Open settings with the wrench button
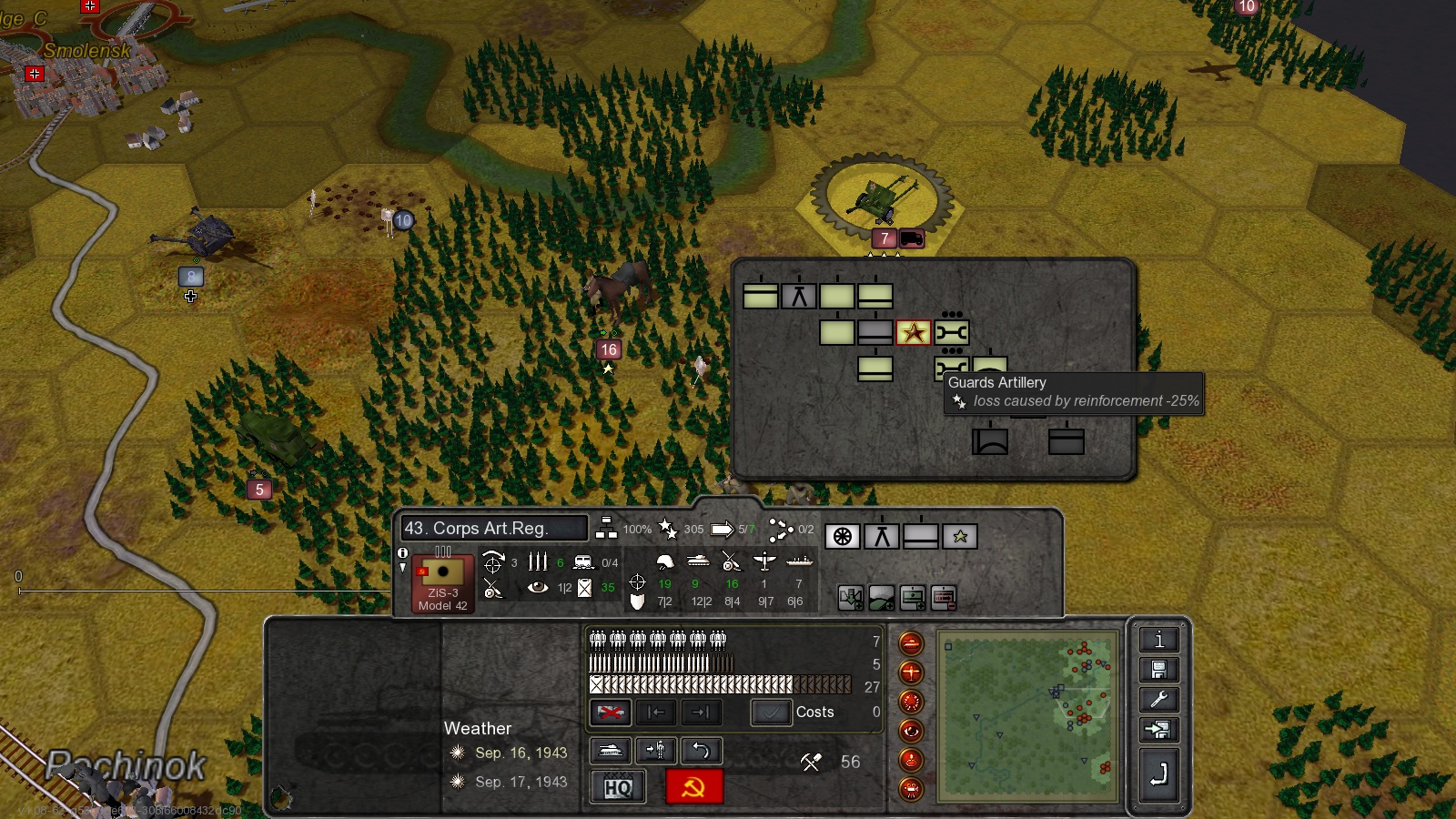This screenshot has width=1456, height=819. 1158,700
